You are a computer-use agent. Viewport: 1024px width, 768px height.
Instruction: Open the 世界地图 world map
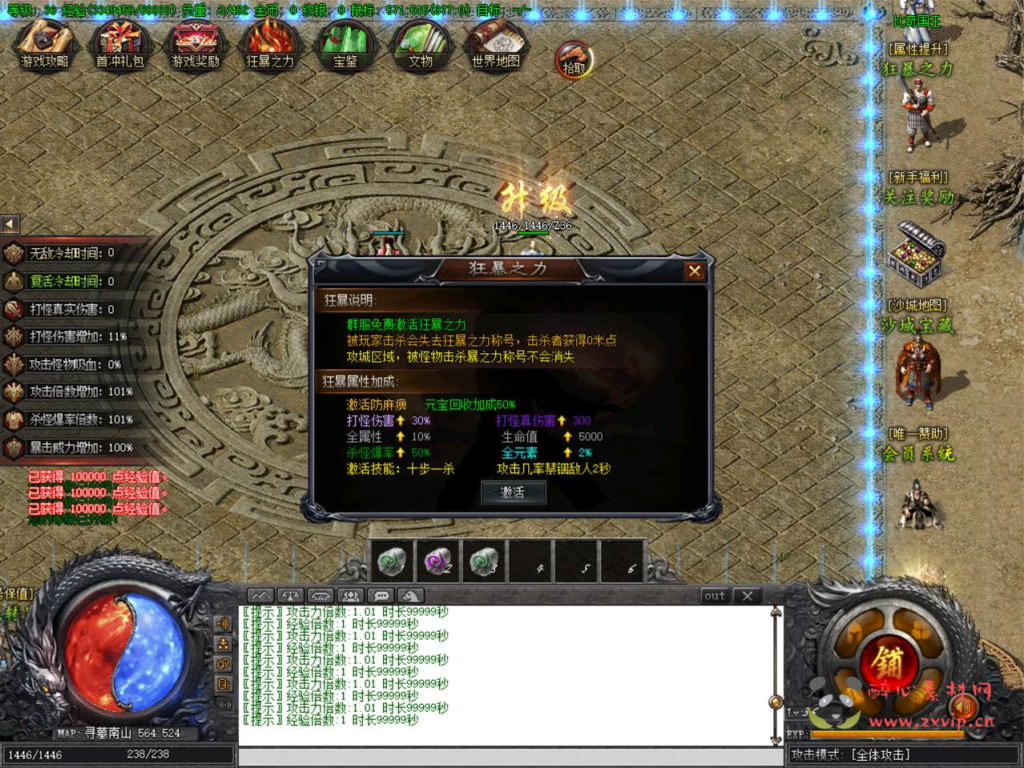(495, 44)
